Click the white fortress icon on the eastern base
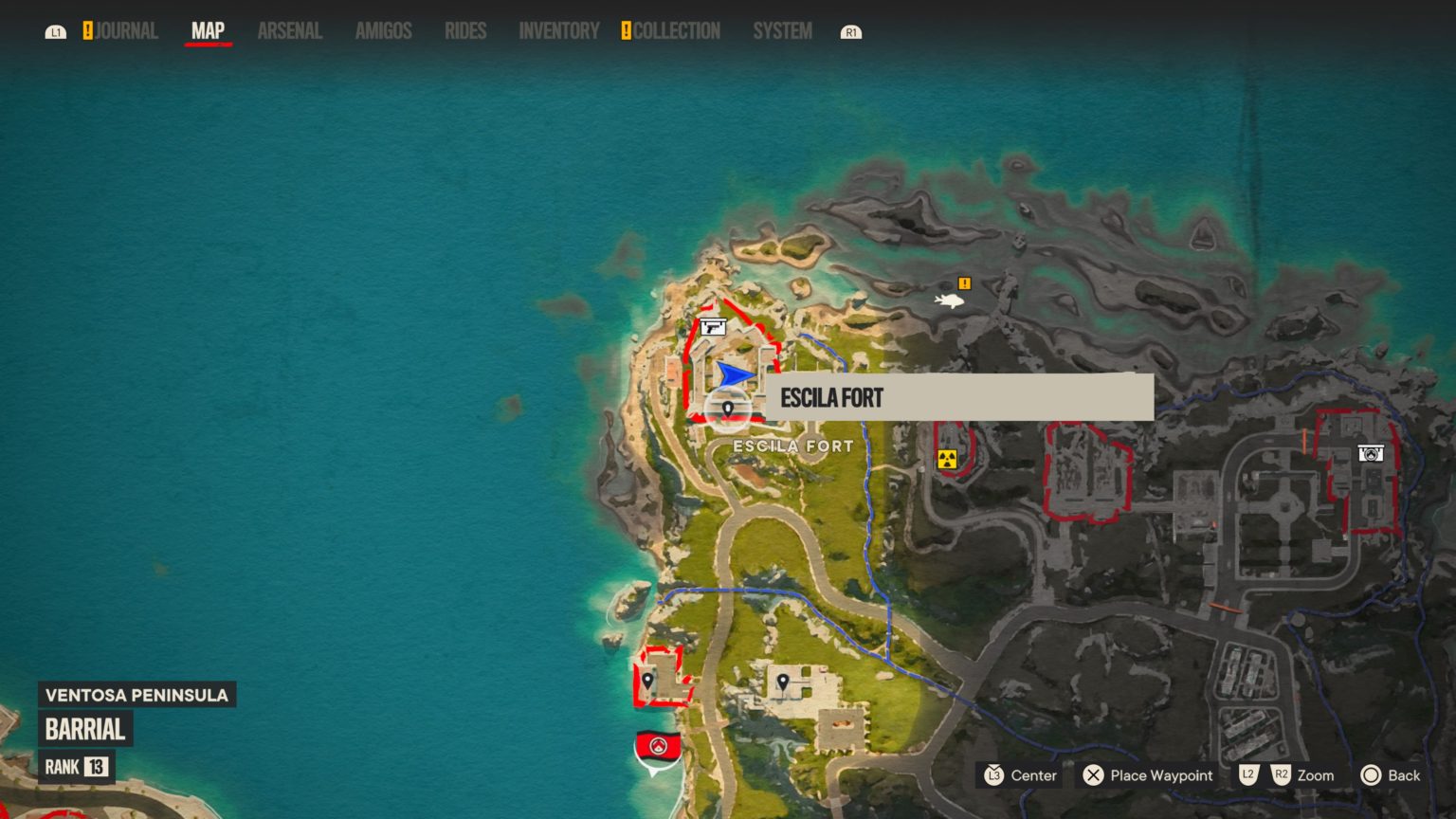The height and width of the screenshot is (819, 1456). pos(1372,452)
